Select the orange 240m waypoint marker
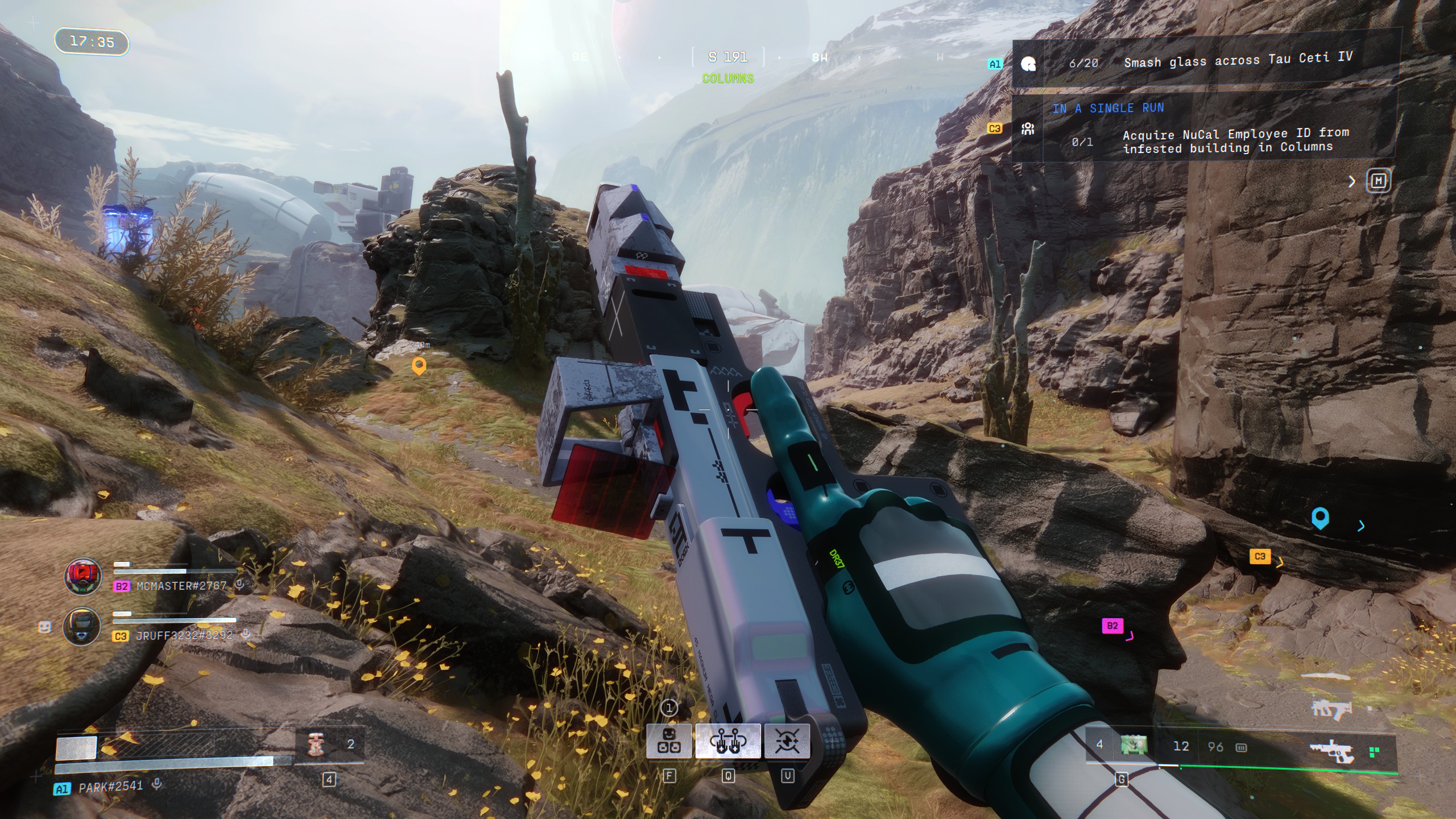Image resolution: width=1456 pixels, height=819 pixels. (419, 366)
